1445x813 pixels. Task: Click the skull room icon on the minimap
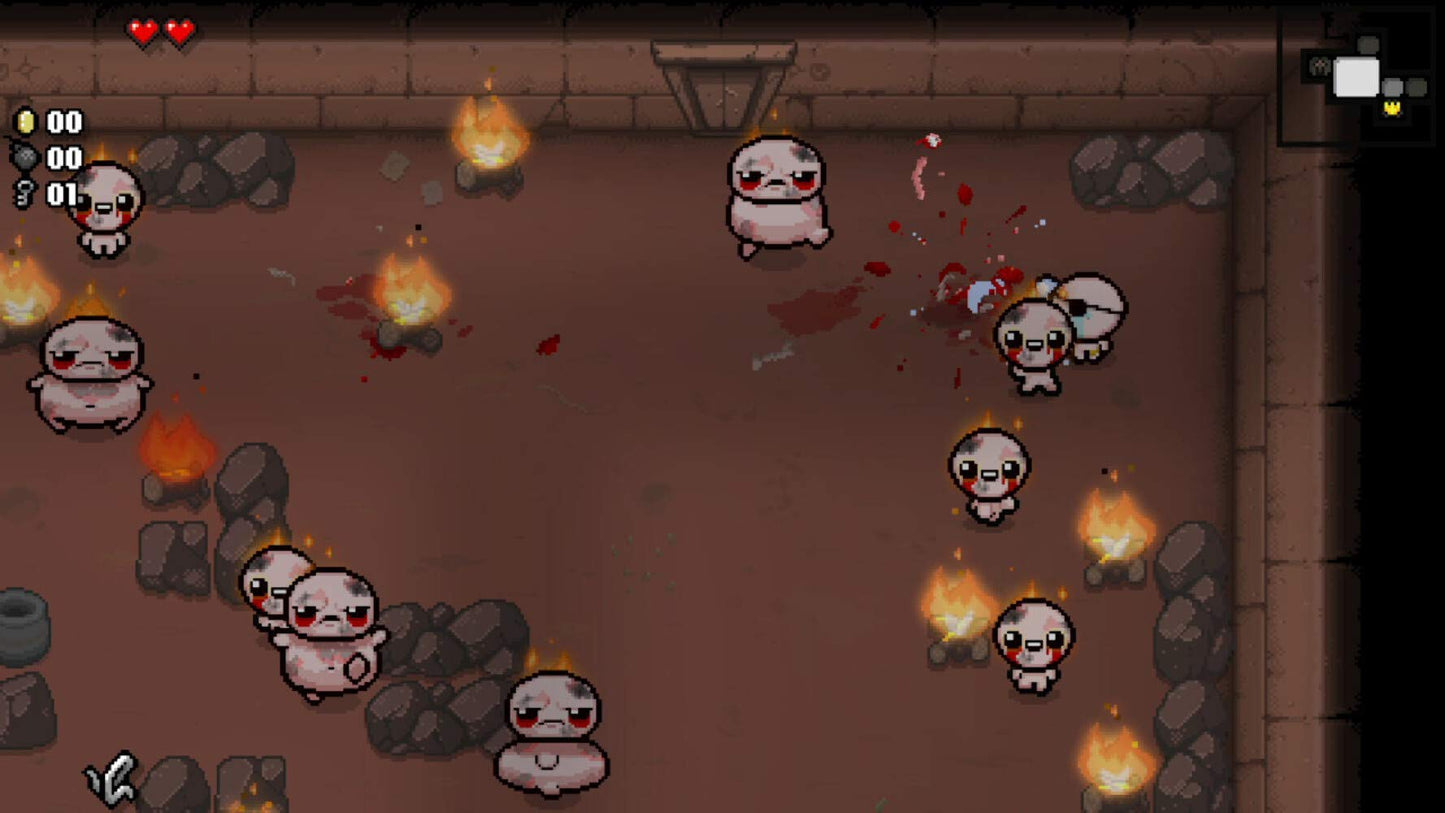click(x=1320, y=66)
